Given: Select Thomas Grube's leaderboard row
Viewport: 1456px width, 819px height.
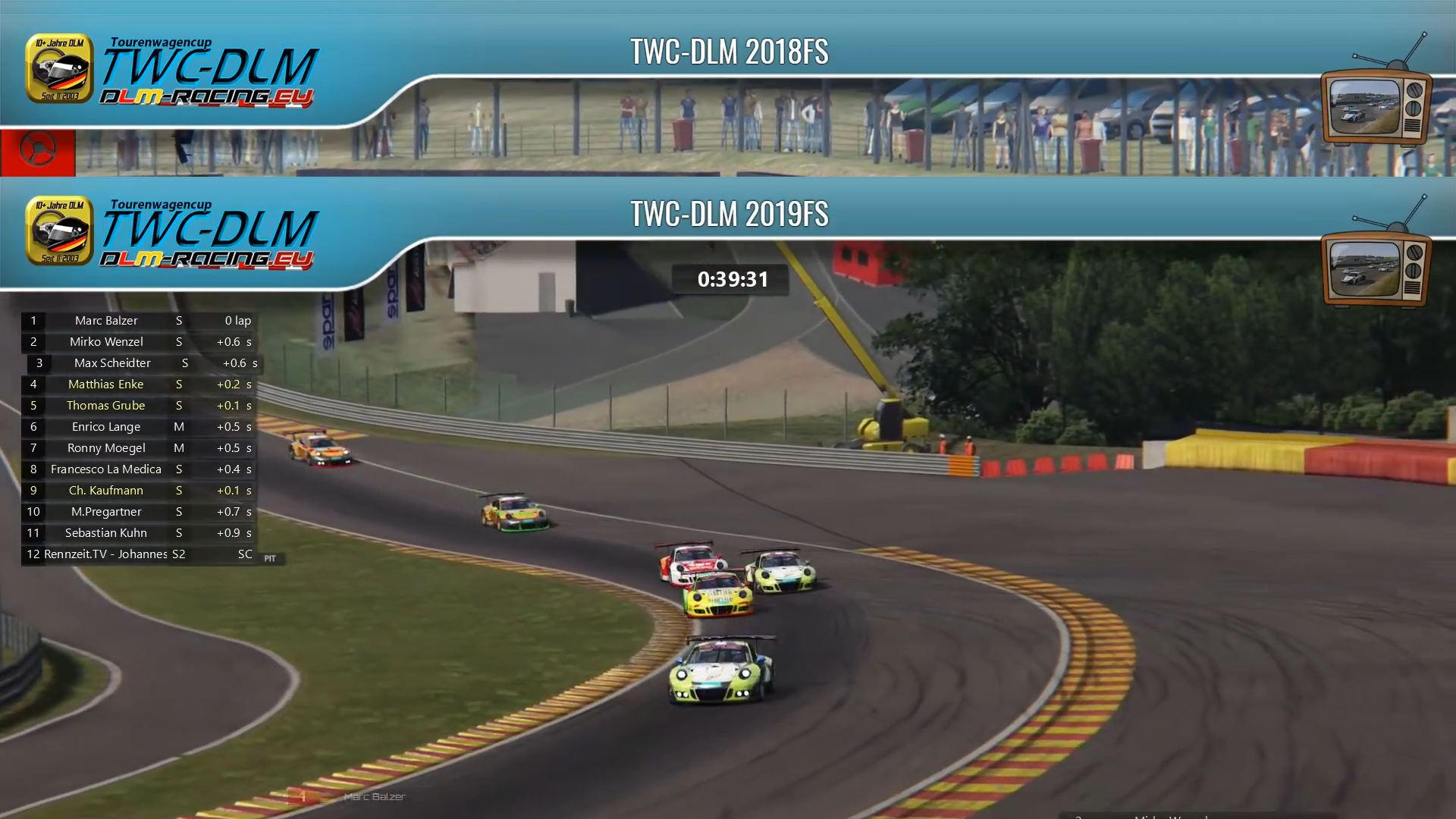Looking at the screenshot, I should pyautogui.click(x=106, y=406).
